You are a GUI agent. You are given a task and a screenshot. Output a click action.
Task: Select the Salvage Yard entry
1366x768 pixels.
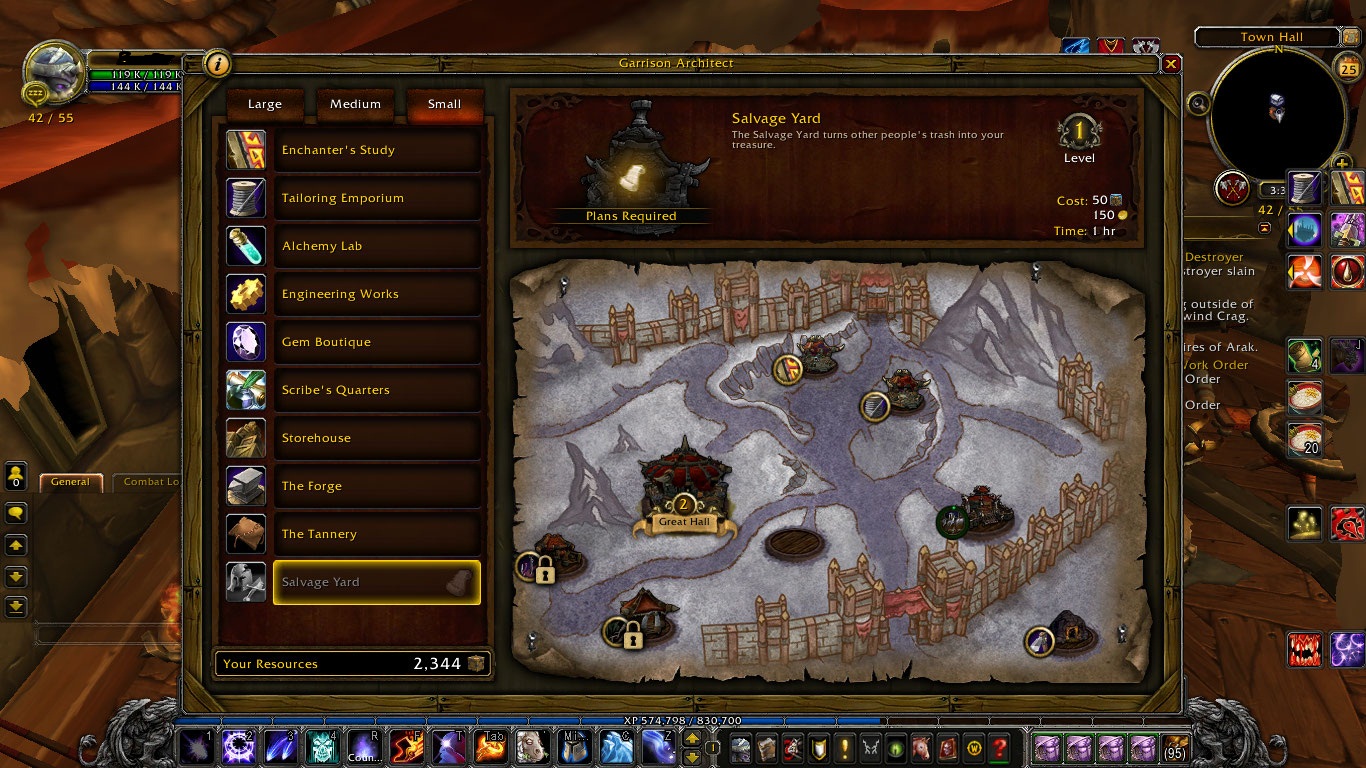tap(376, 582)
